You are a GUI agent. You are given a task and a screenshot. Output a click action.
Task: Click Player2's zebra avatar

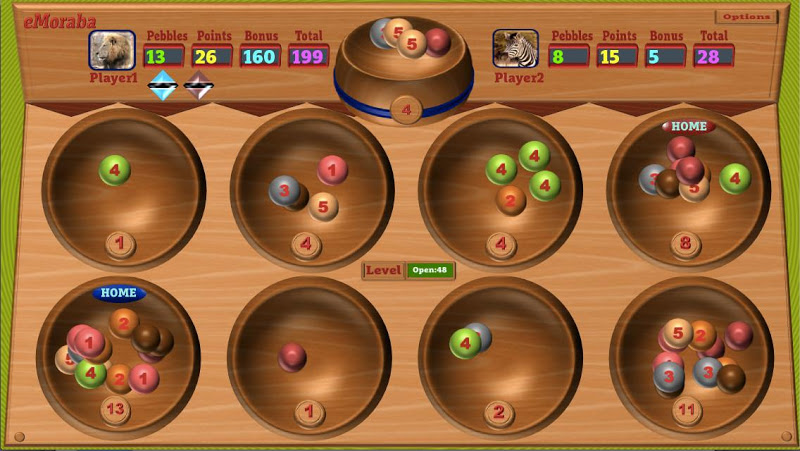coord(515,48)
